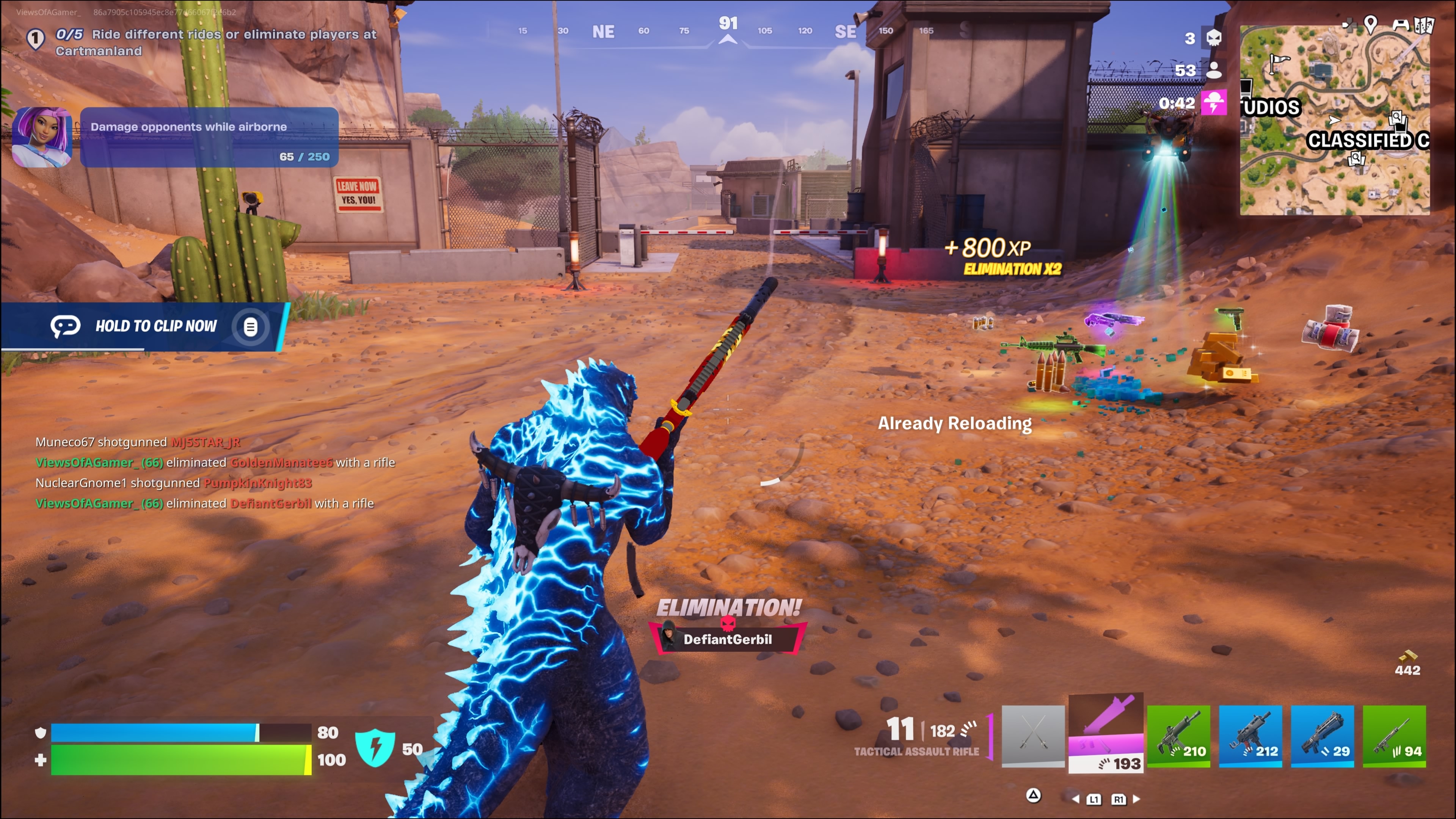The image size is (1456, 819).
Task: Equip the blue SMG with 212 ammo
Action: tap(1250, 735)
